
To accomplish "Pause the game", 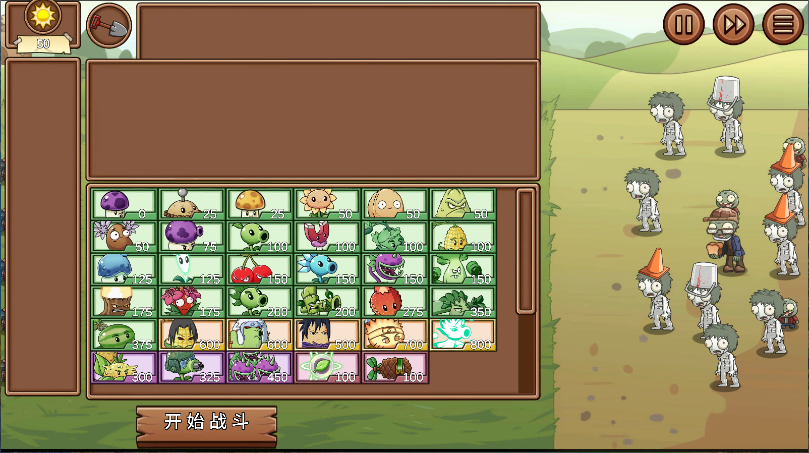I will (x=684, y=24).
